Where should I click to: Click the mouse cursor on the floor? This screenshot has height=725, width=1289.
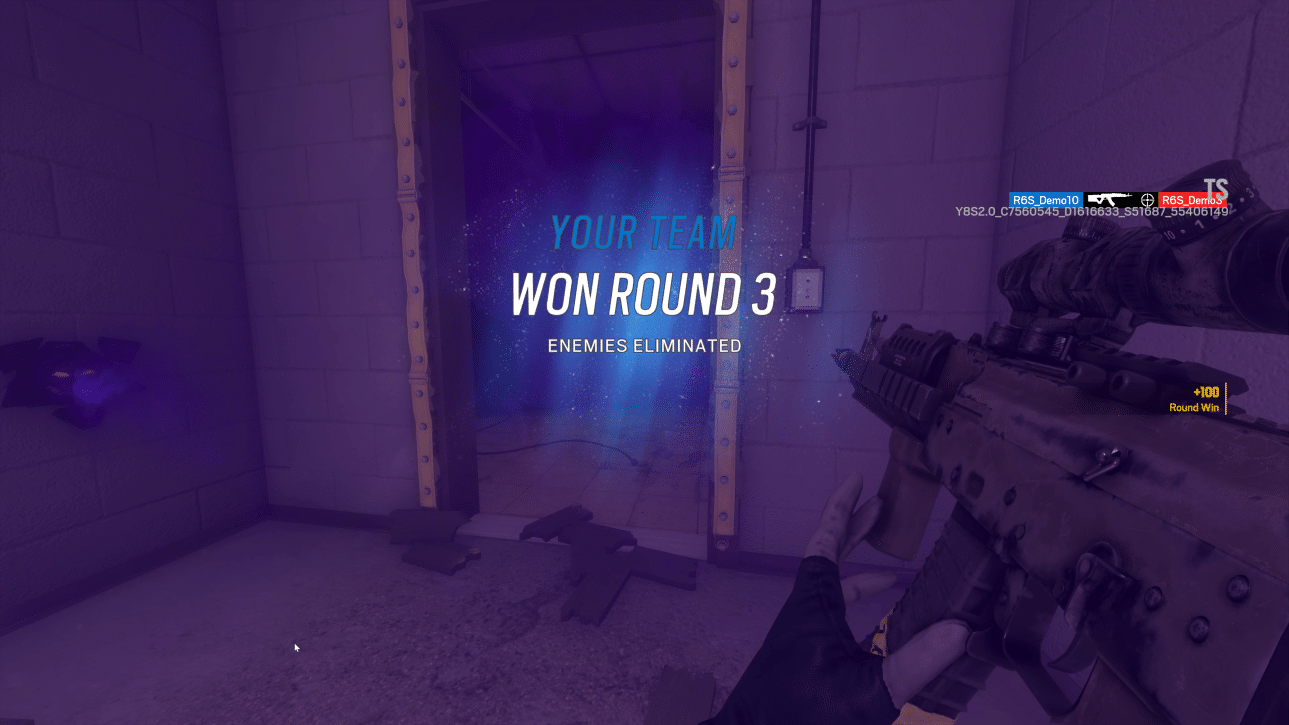pyautogui.click(x=296, y=648)
